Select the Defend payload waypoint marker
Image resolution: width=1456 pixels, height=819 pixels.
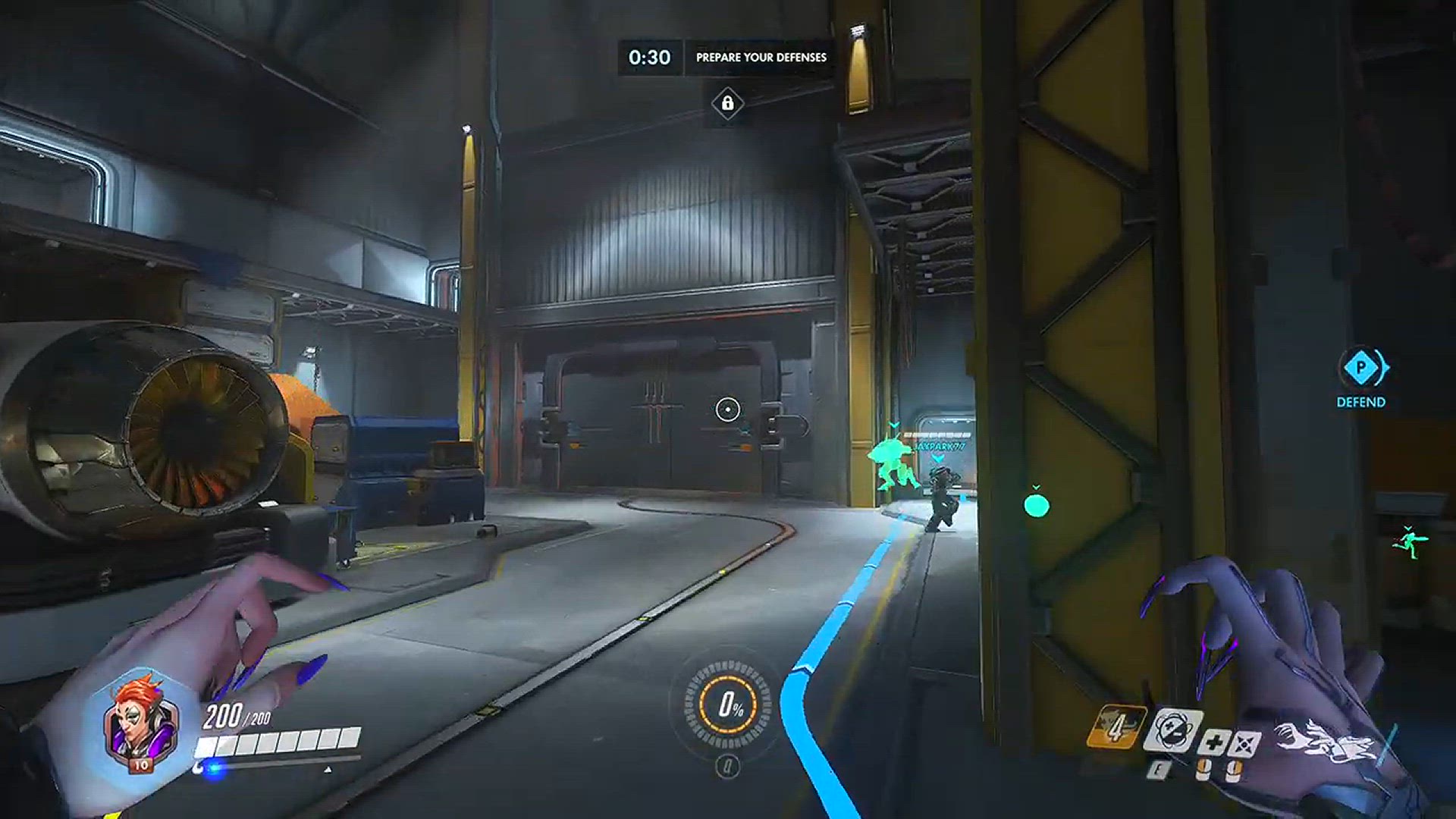1361,369
